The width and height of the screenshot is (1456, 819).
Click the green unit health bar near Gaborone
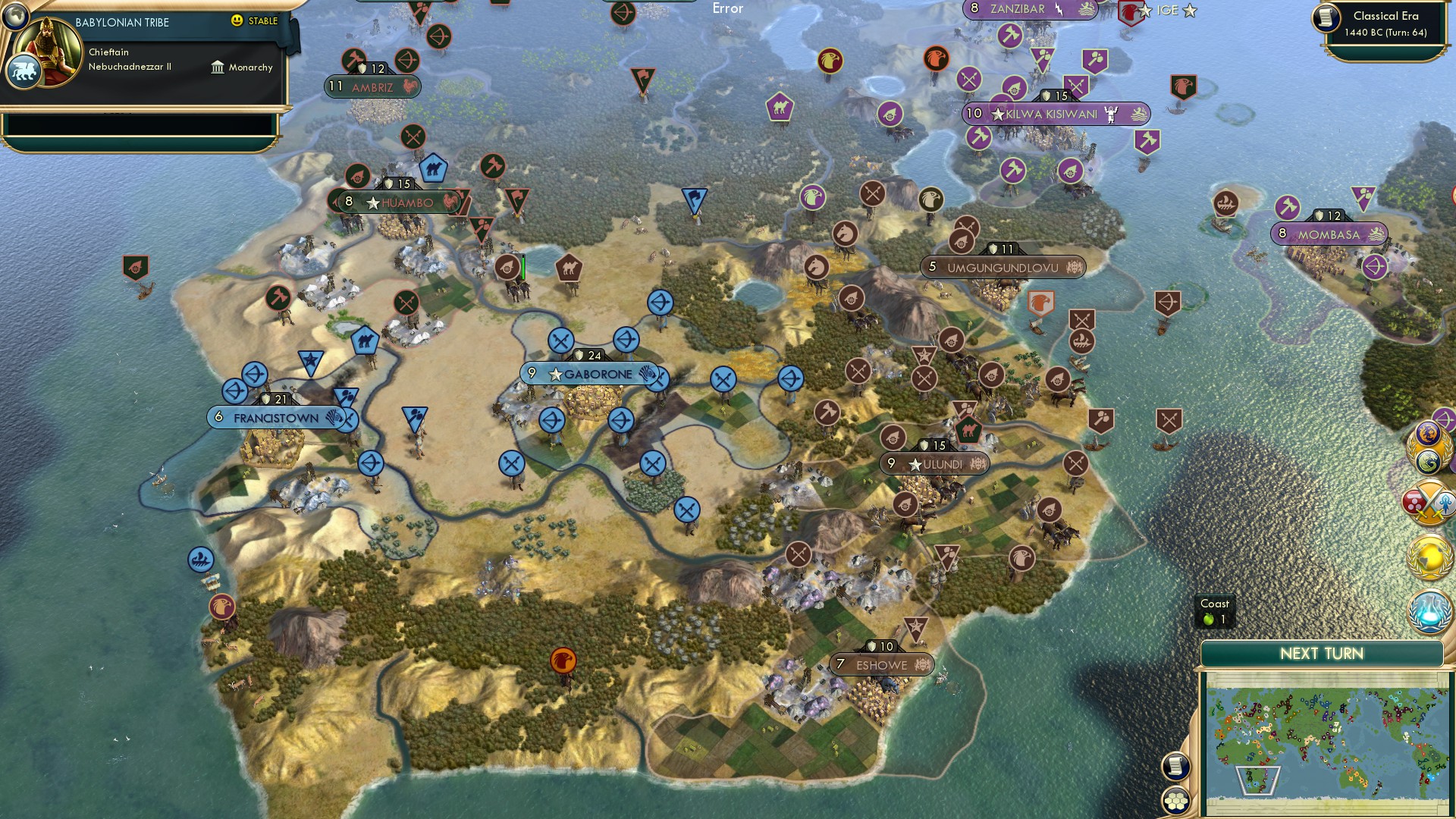[523, 265]
